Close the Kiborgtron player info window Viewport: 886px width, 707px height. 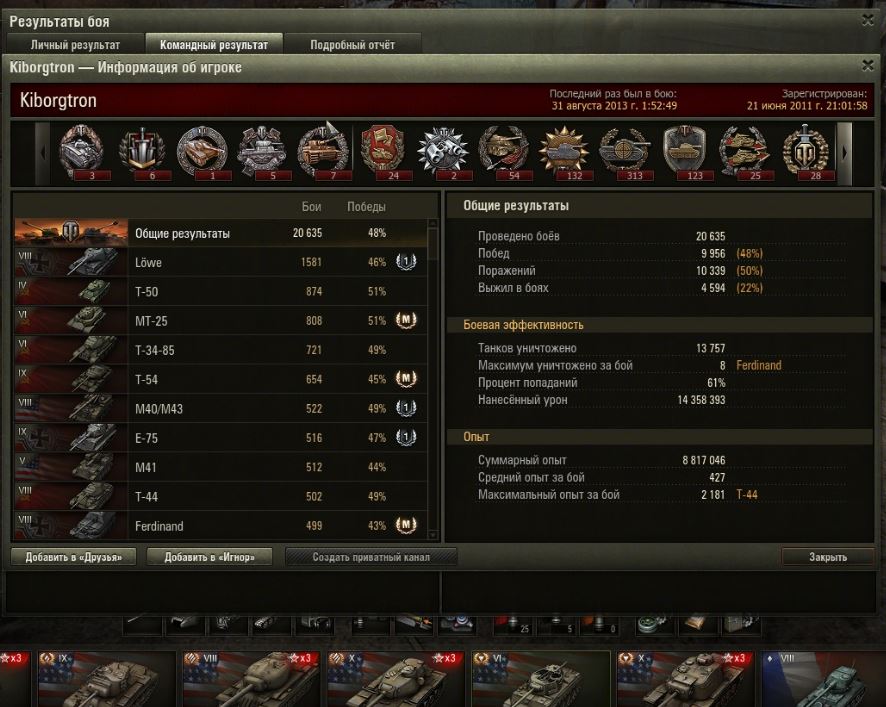coord(867,67)
